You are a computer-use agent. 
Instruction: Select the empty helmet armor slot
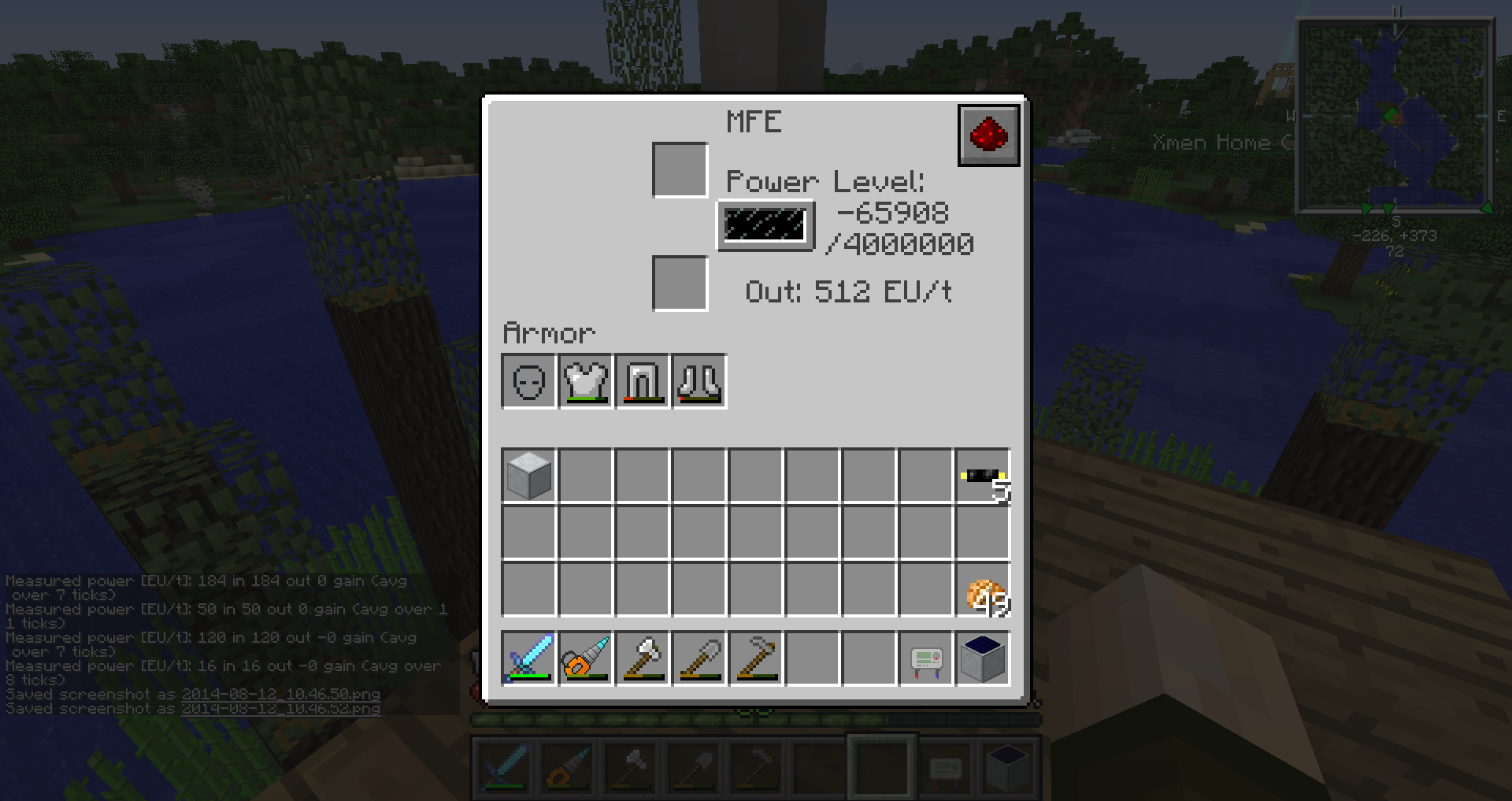(x=528, y=382)
